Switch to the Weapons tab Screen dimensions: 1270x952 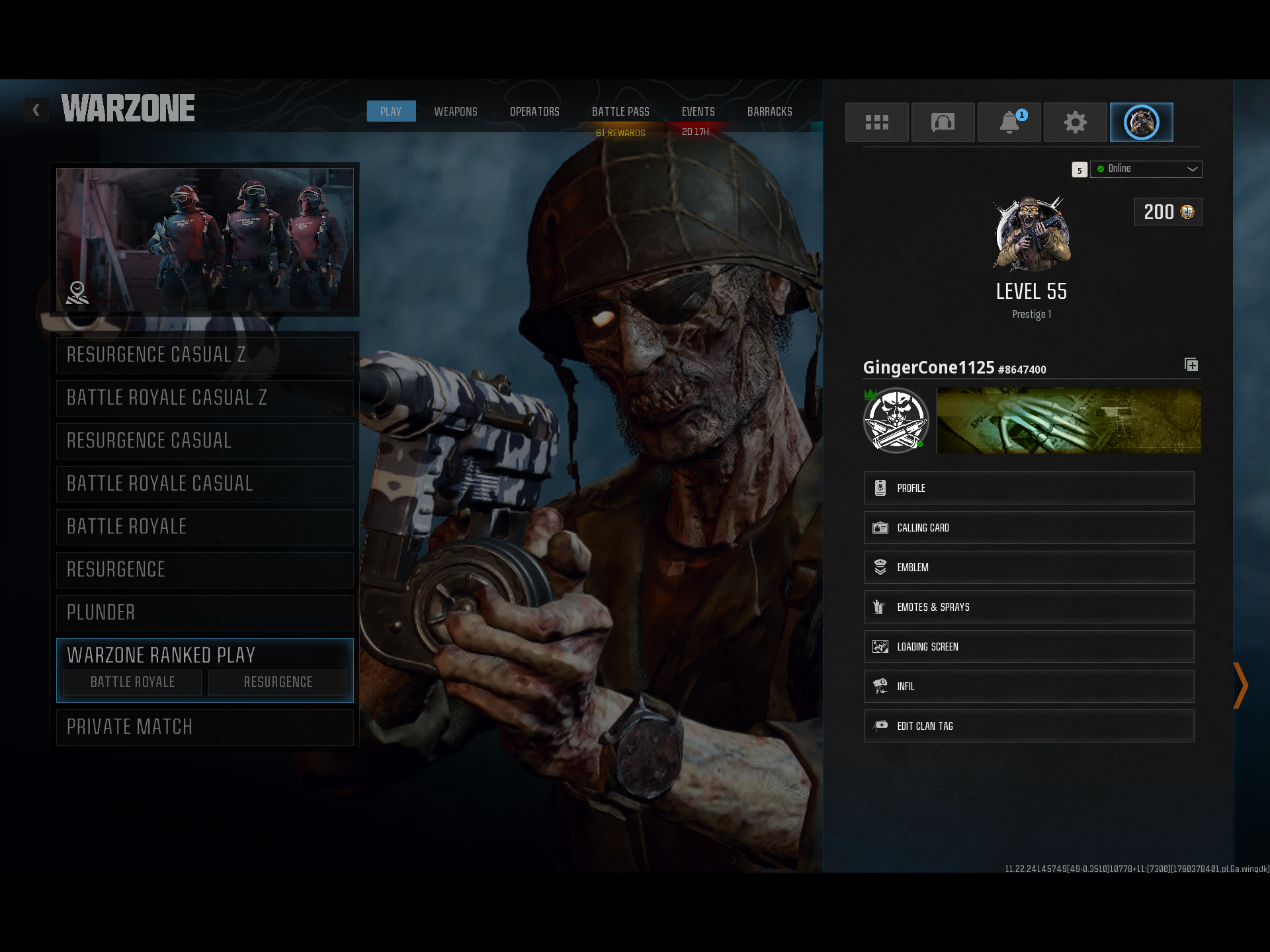click(456, 112)
